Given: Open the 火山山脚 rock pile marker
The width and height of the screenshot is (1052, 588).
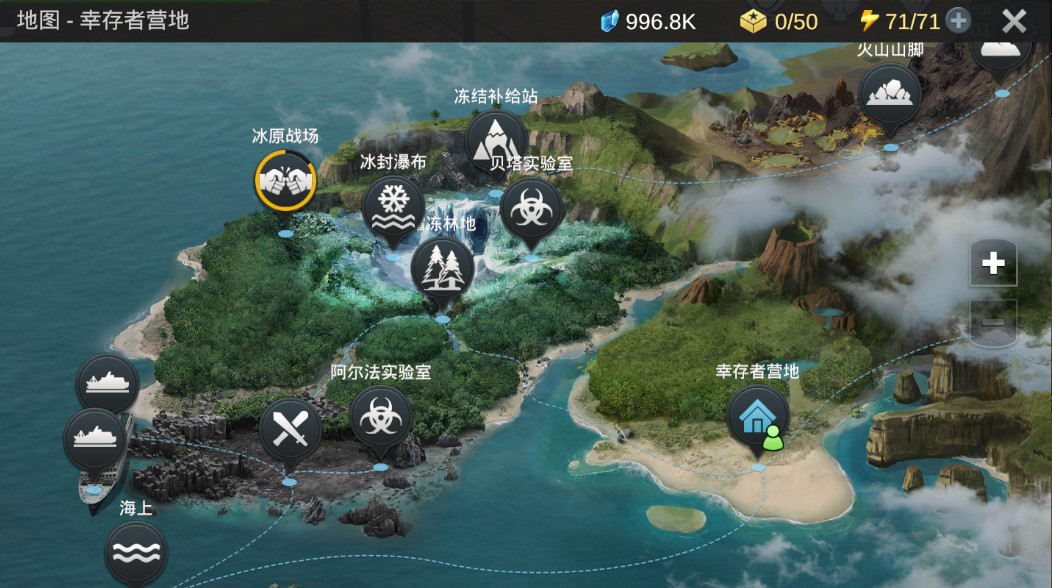Looking at the screenshot, I should click(x=889, y=95).
